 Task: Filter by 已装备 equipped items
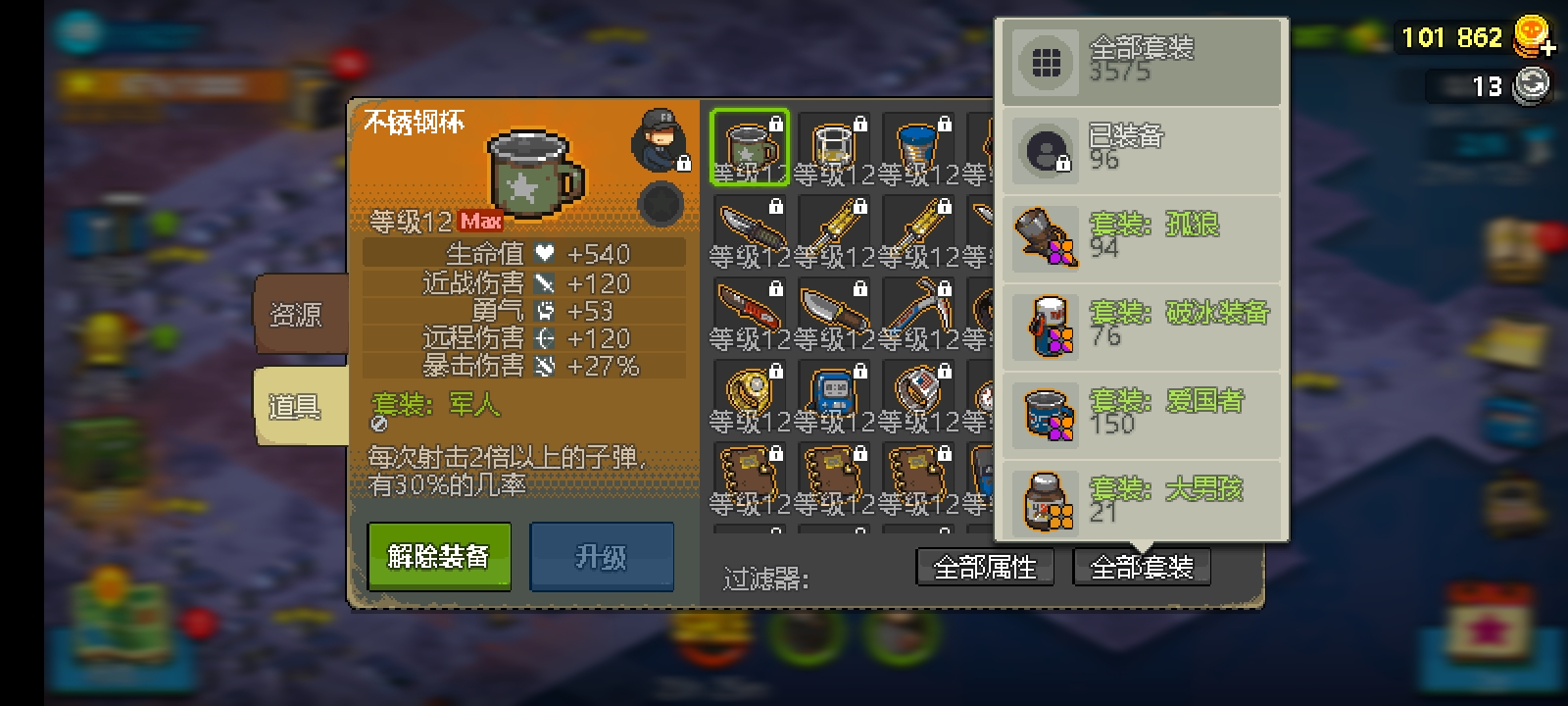pos(1142,149)
